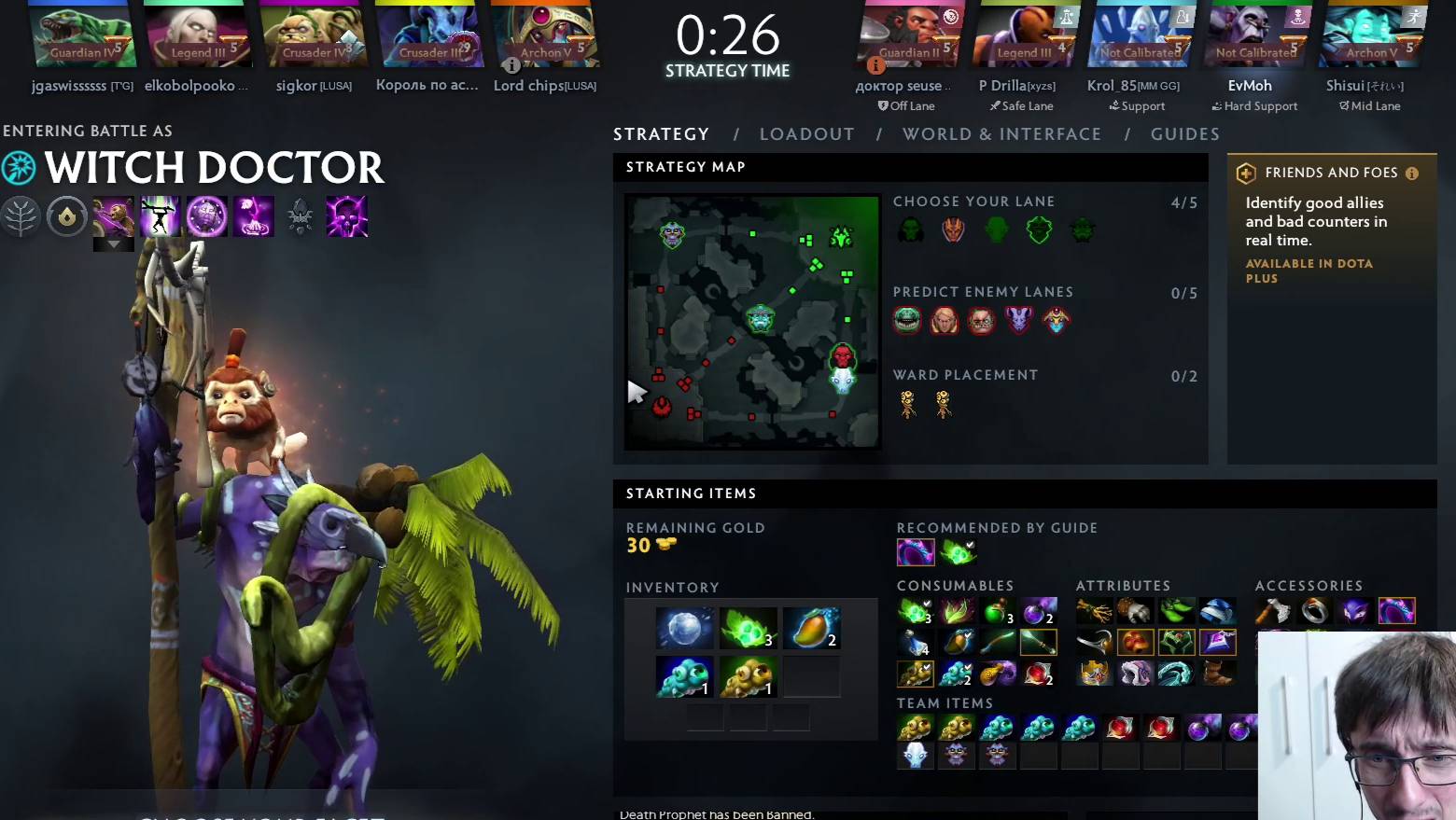Open the Witch Doctor talent tree icon
Viewport: 1456px width, 820px height.
[x=21, y=215]
